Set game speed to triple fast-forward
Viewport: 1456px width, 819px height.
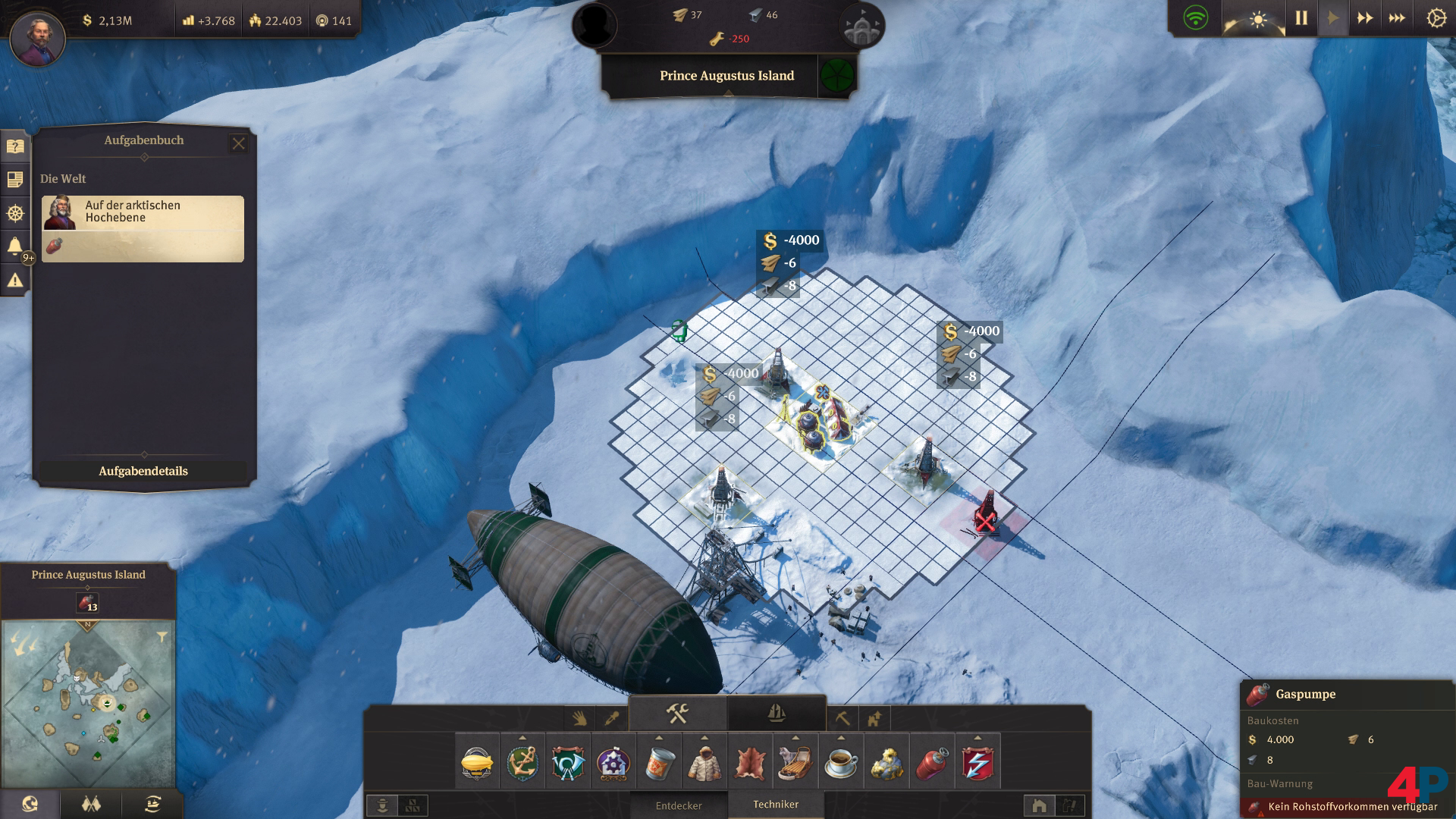[x=1397, y=18]
